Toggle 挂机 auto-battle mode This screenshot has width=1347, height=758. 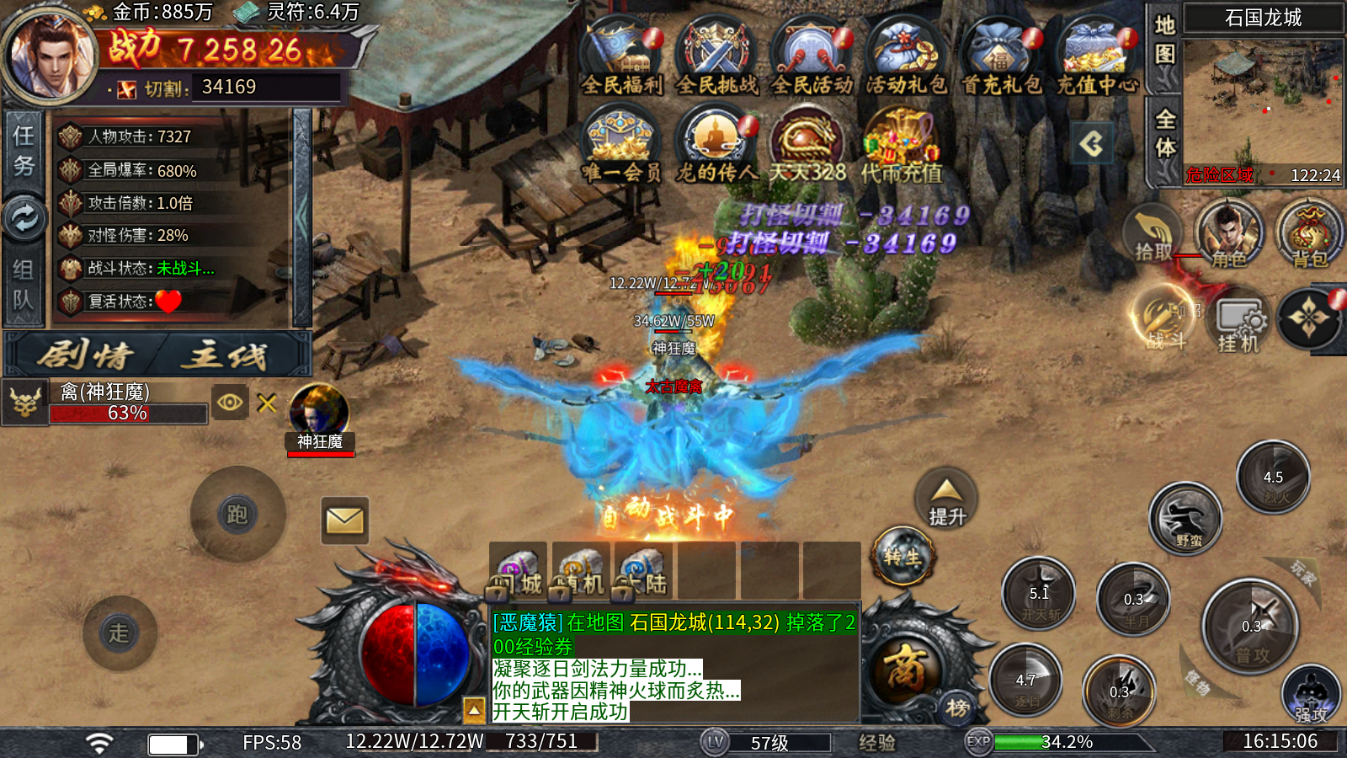pyautogui.click(x=1237, y=322)
